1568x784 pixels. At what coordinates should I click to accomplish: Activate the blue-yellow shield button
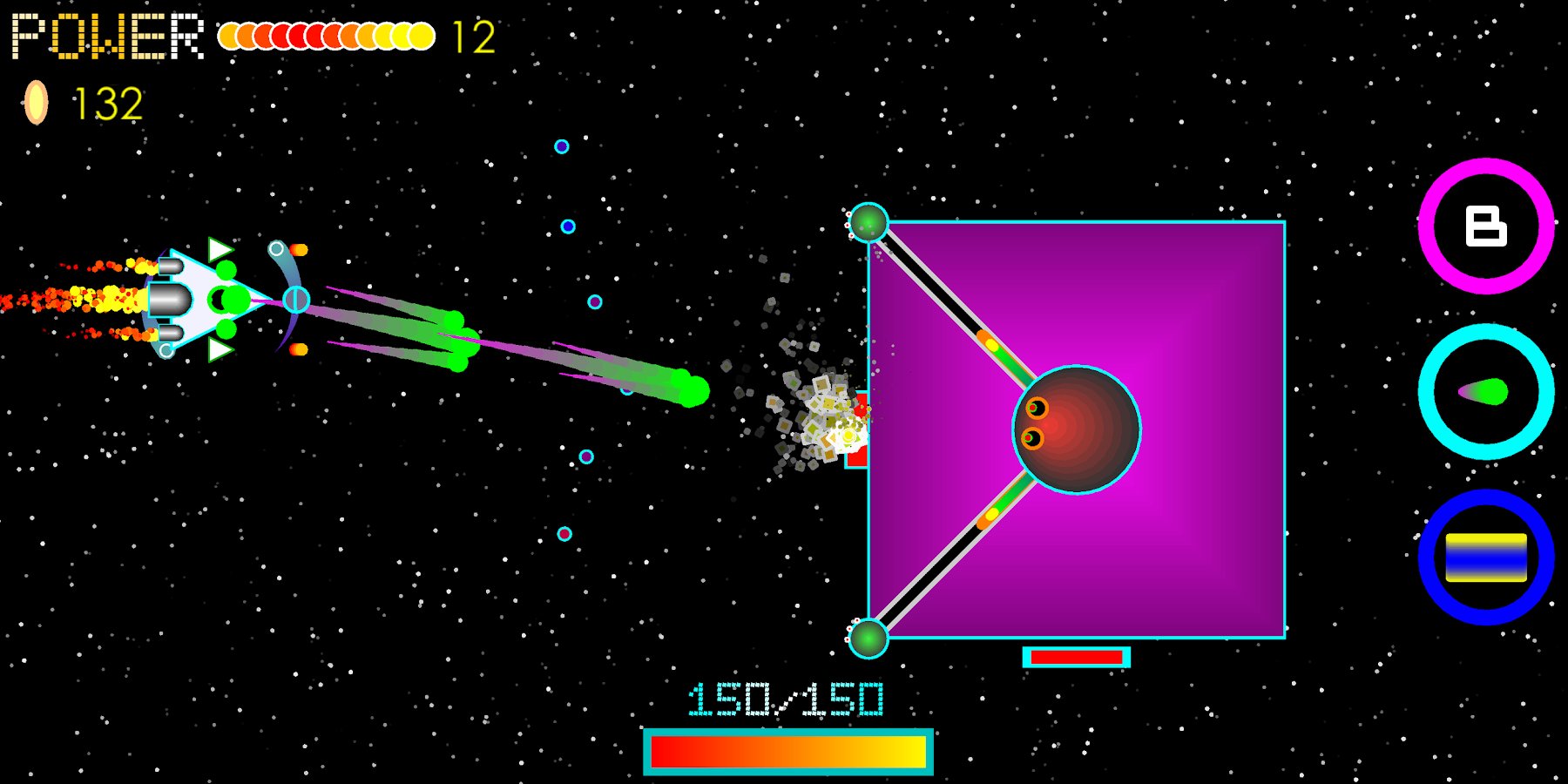1485,558
